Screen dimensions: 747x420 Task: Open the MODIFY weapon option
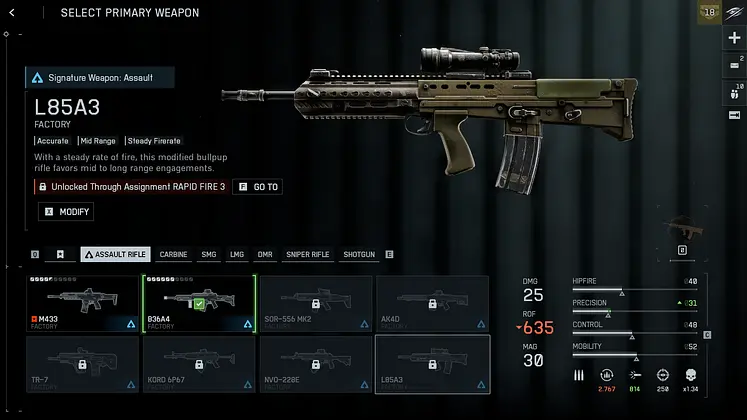pos(66,212)
